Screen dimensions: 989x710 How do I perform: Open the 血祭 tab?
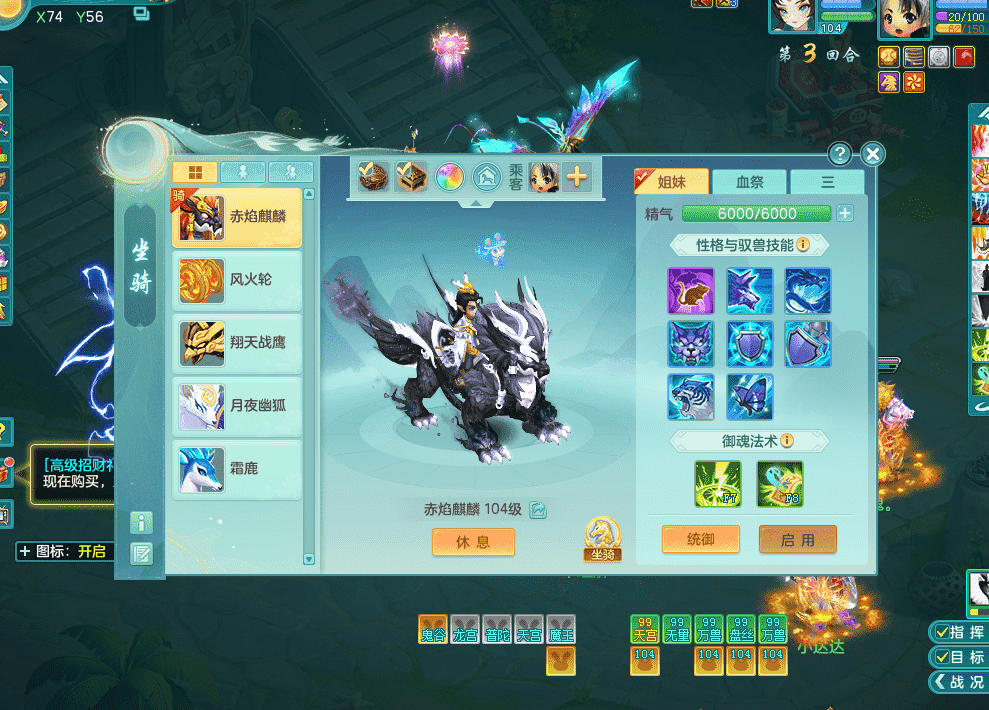point(749,182)
